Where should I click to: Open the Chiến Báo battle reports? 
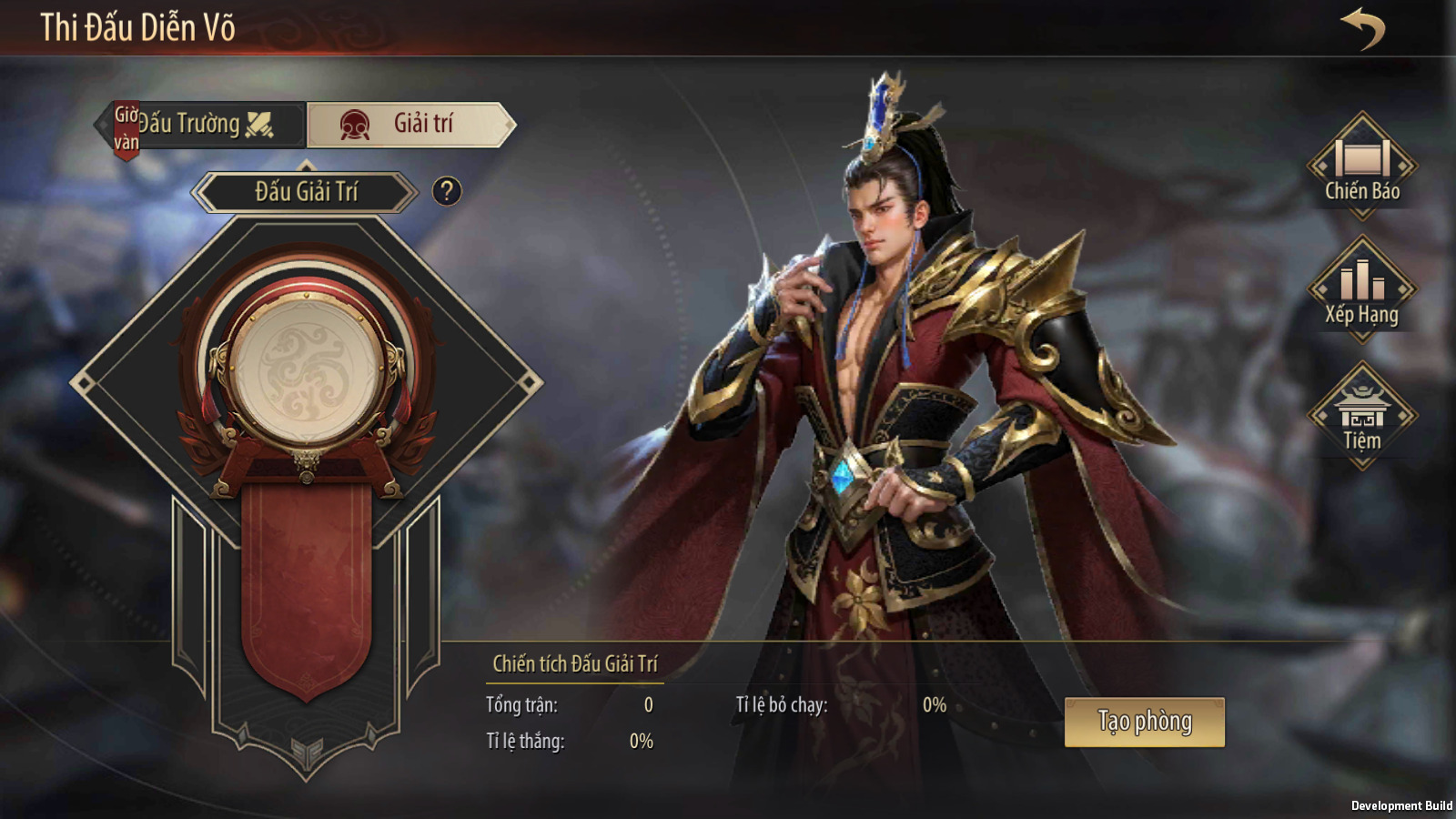point(1361,167)
